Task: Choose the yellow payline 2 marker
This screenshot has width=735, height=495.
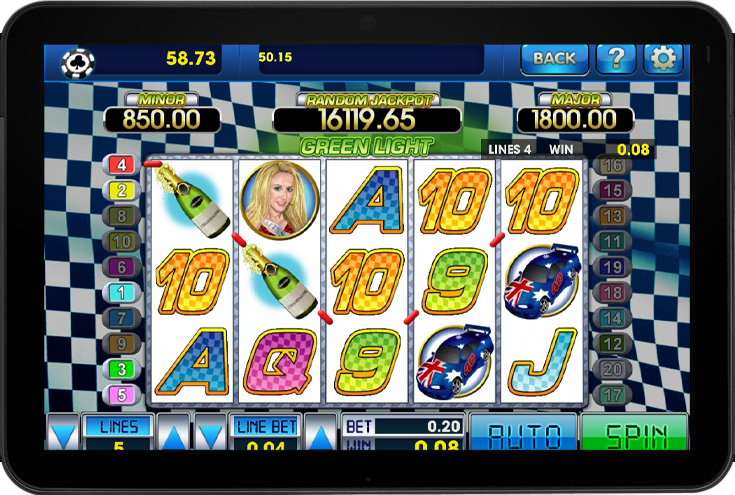Action: tap(122, 190)
